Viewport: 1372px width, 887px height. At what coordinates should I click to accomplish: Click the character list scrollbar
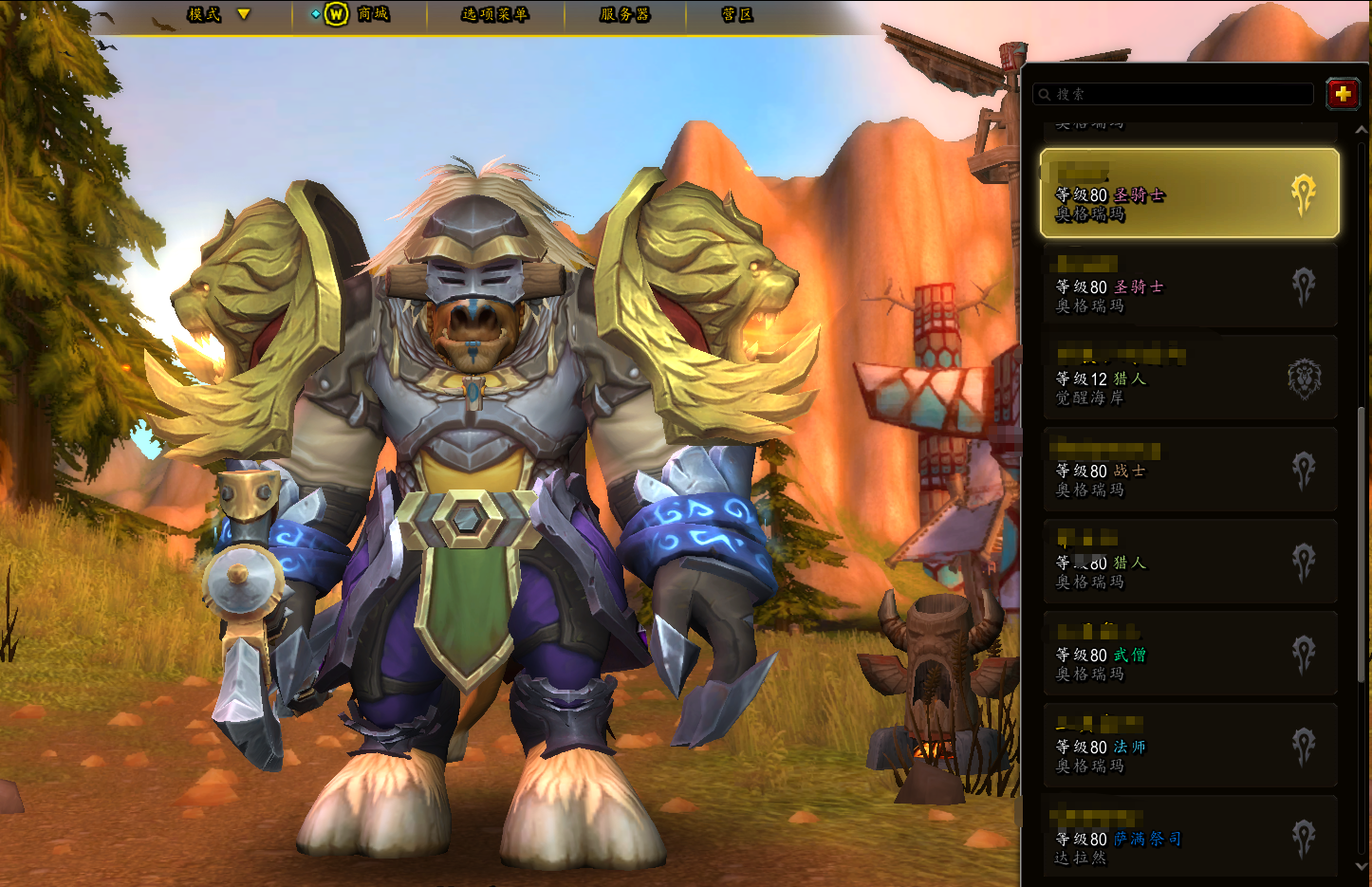click(1363, 541)
